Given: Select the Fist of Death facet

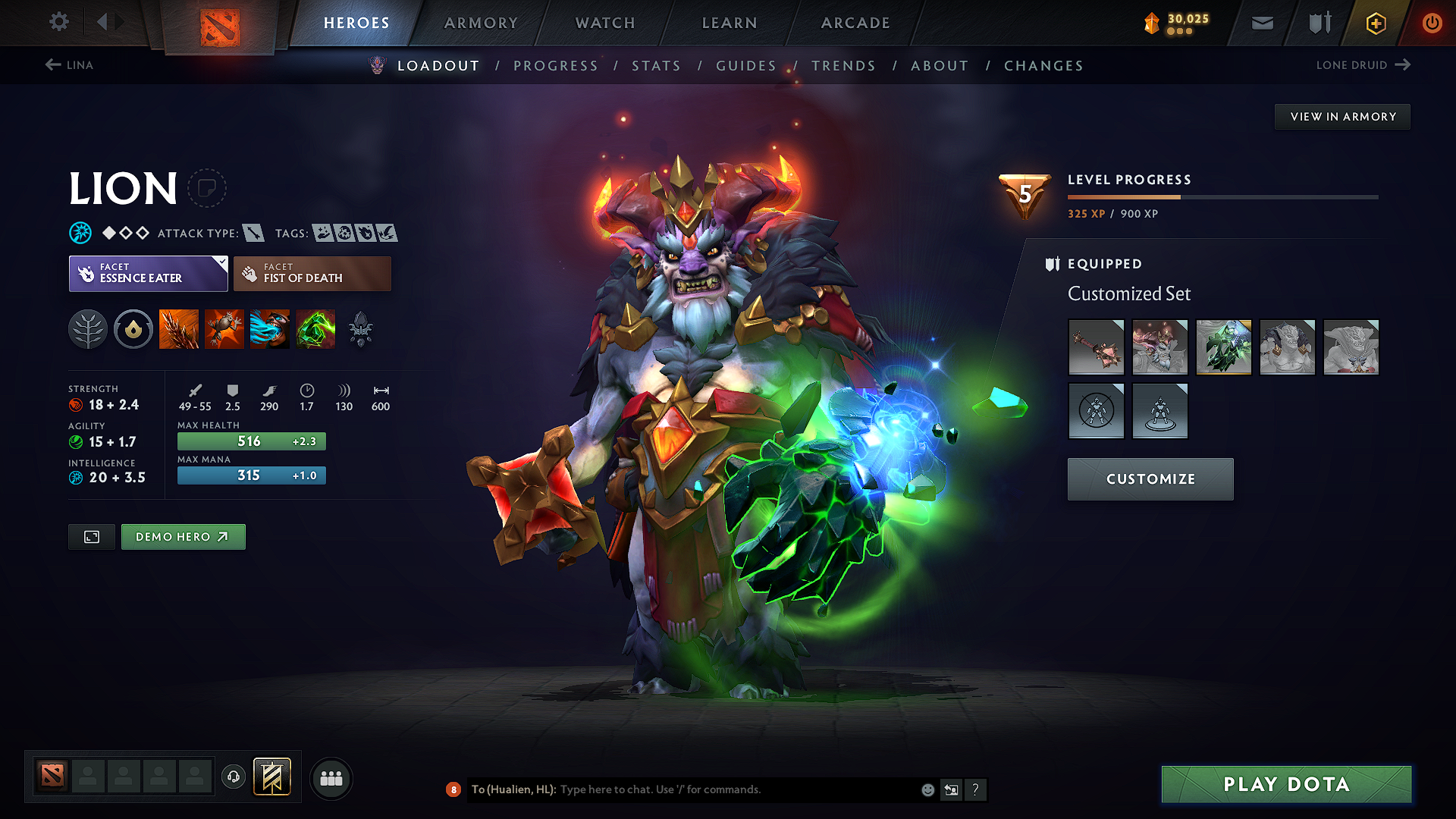Looking at the screenshot, I should (312, 274).
